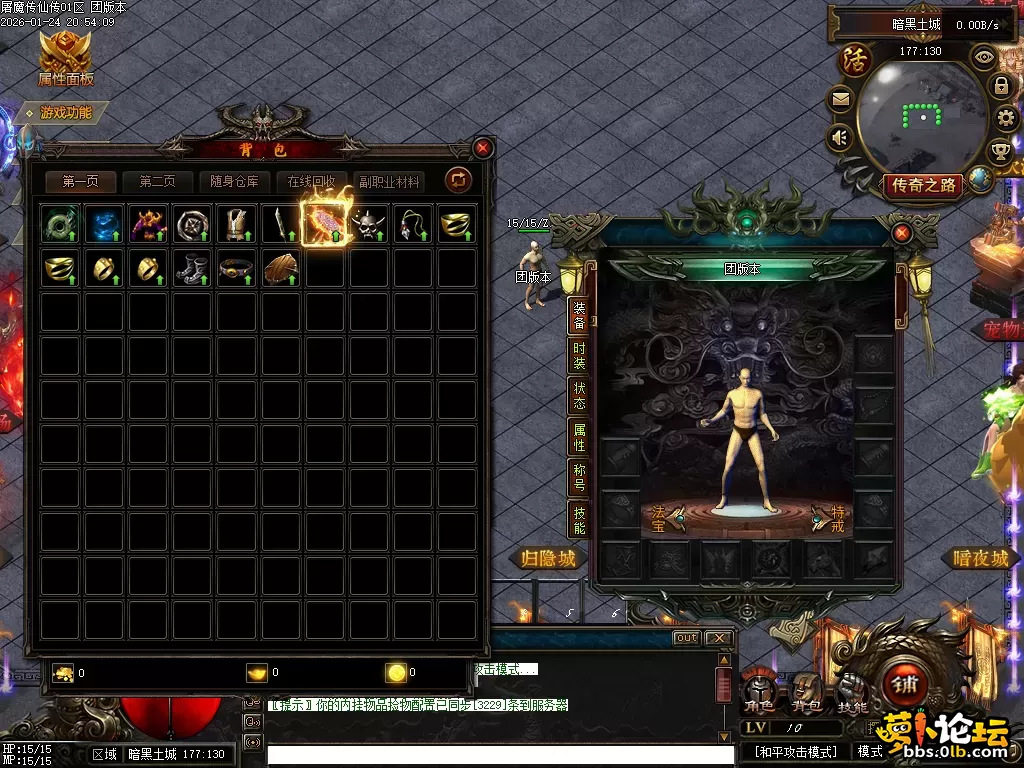
Task: Open the 随身仓库 portable warehouse tab
Action: (x=234, y=182)
